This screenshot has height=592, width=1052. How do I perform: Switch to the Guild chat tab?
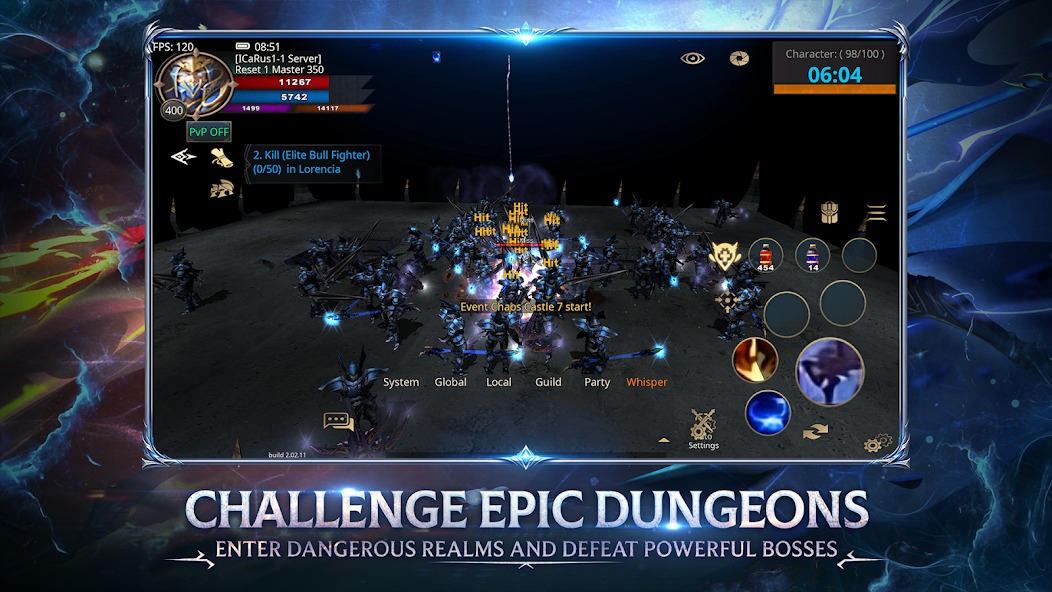point(548,382)
